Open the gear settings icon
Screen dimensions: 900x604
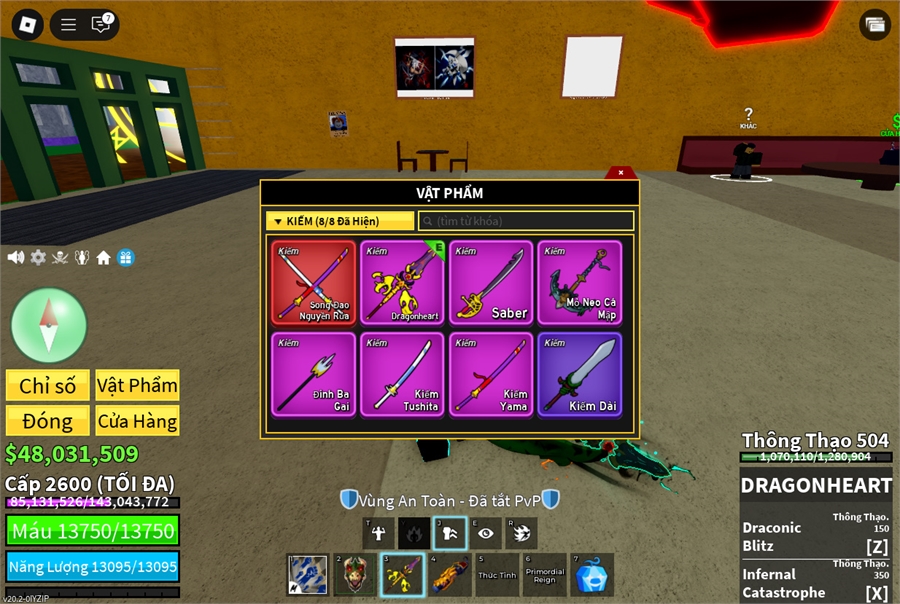pyautogui.click(x=38, y=257)
